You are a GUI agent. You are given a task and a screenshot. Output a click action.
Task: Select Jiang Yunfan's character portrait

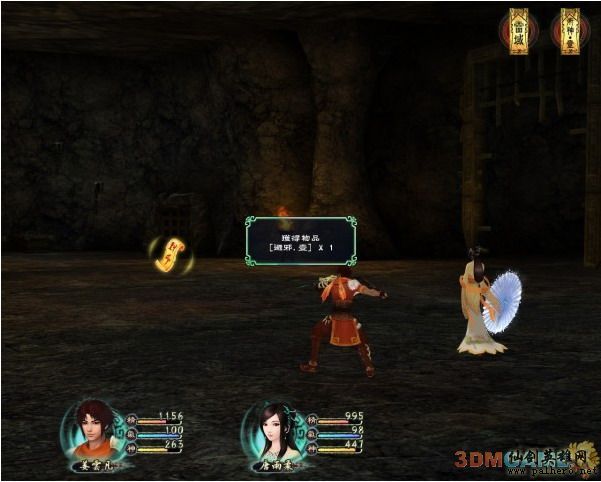coord(95,426)
